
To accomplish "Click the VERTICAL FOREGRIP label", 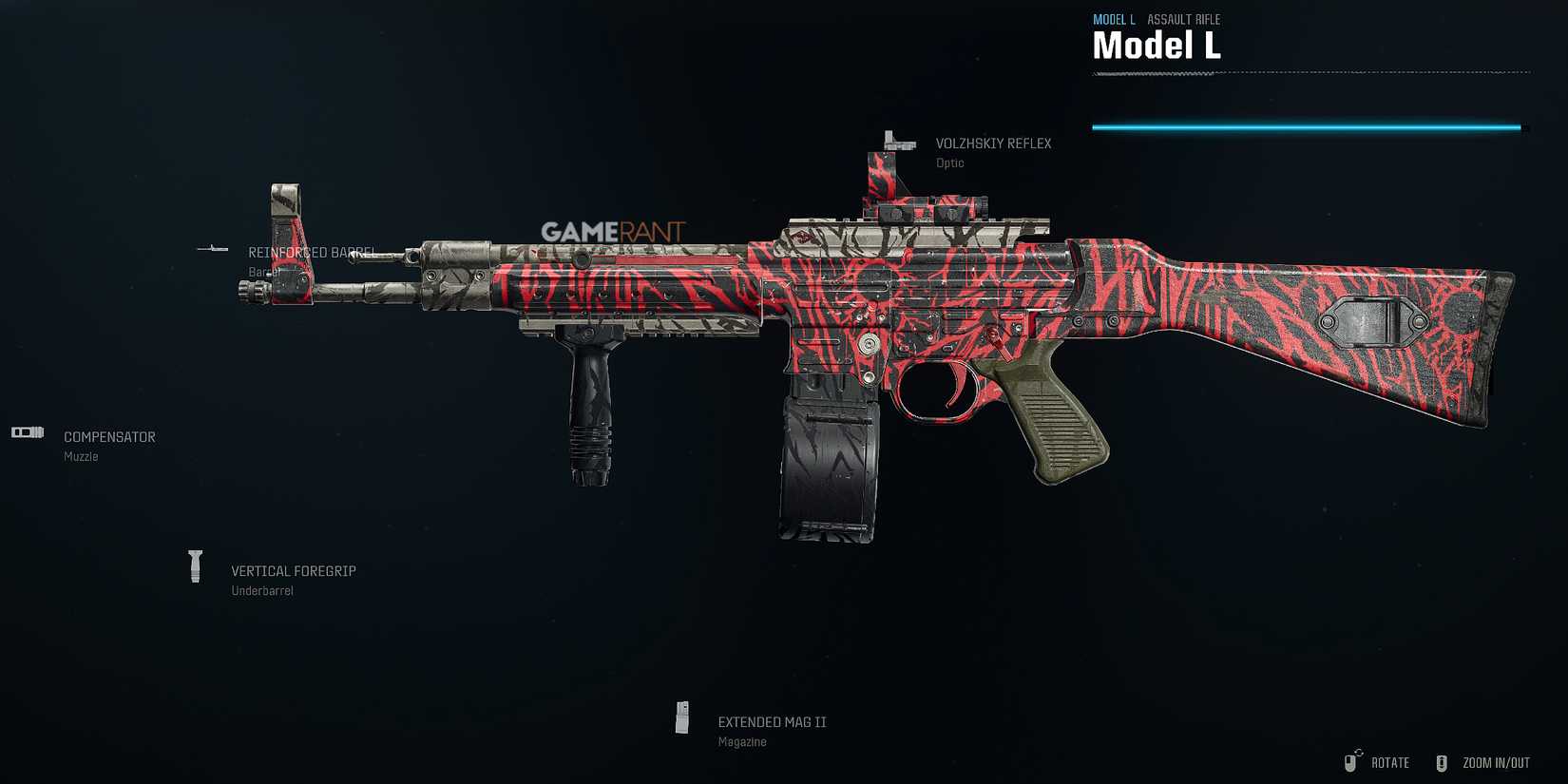I will pos(294,570).
